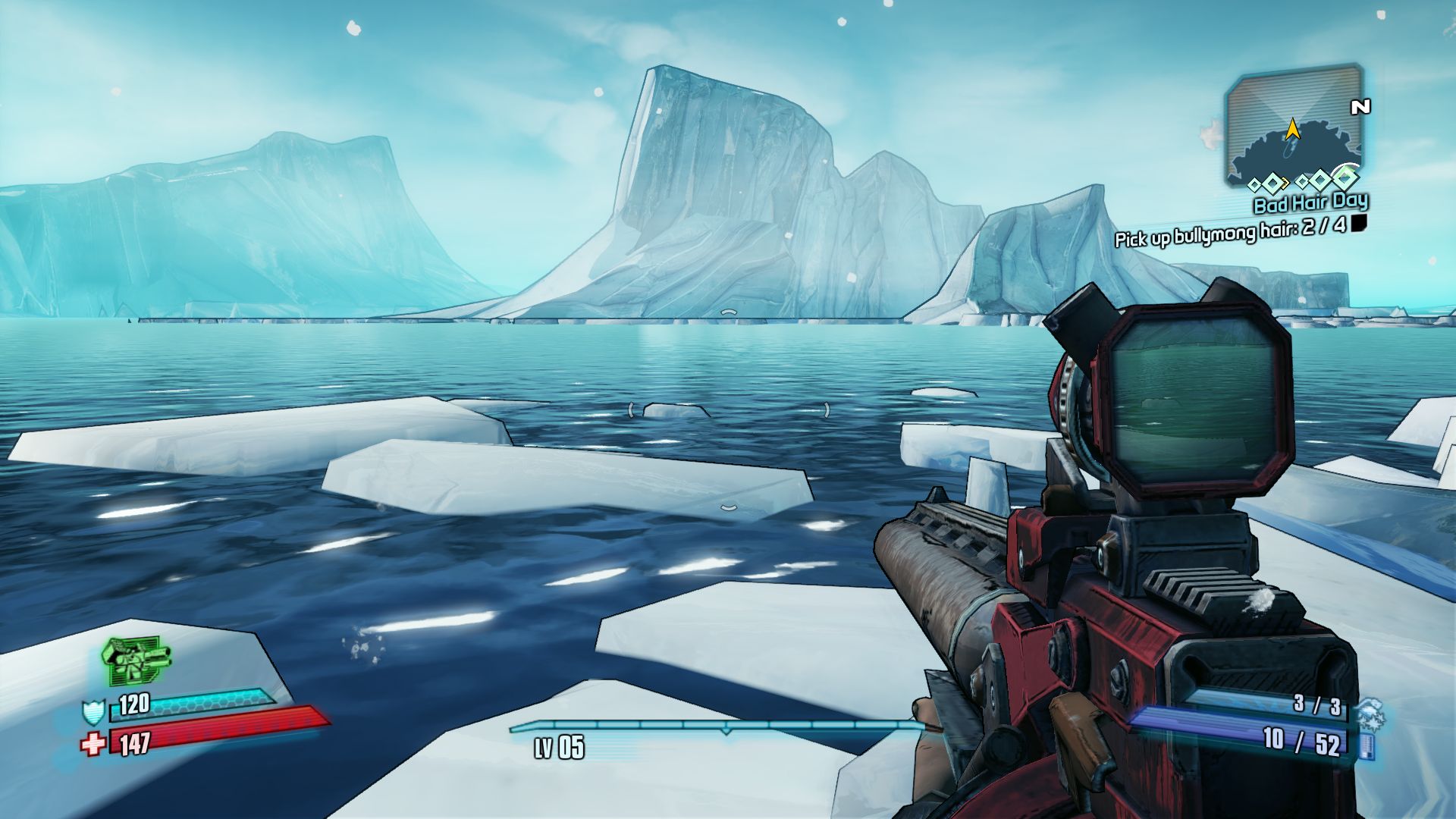Click the objective checkbox for bullymong hair
Screen dimensions: 1456x819
[x=1359, y=223]
